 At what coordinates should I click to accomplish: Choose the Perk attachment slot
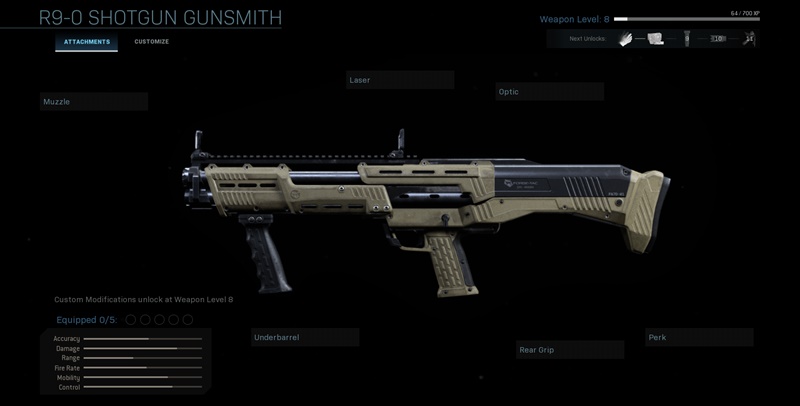[x=699, y=338]
